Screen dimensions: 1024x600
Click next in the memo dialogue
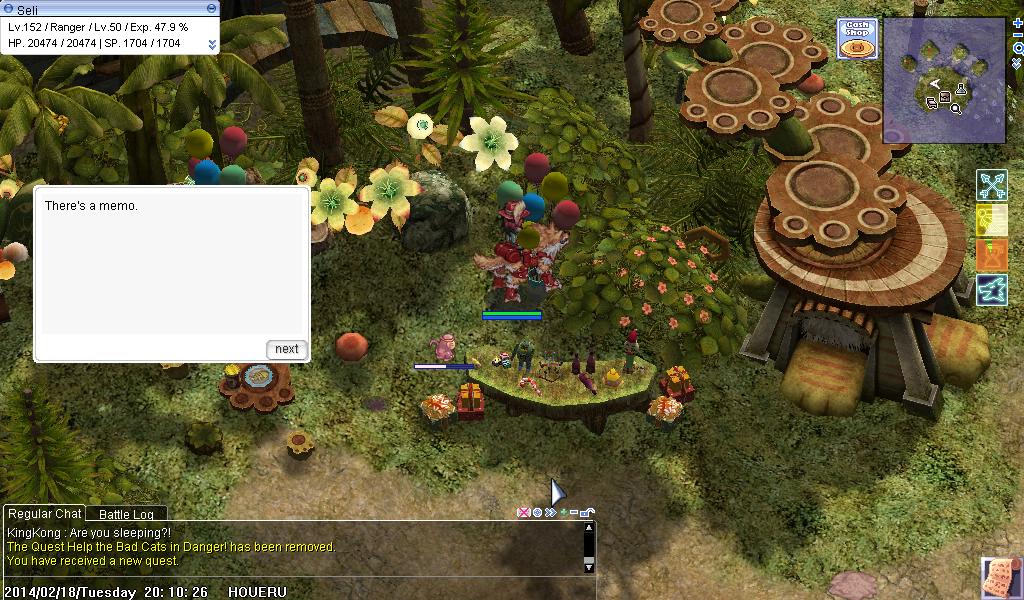pos(287,349)
